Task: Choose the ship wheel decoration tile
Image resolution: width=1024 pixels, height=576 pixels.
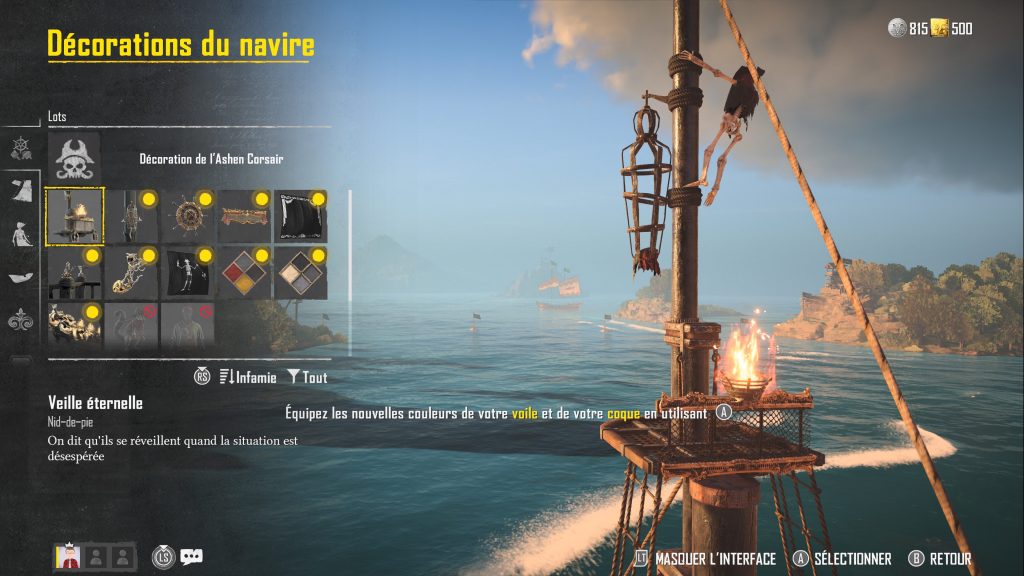Action: [188, 216]
